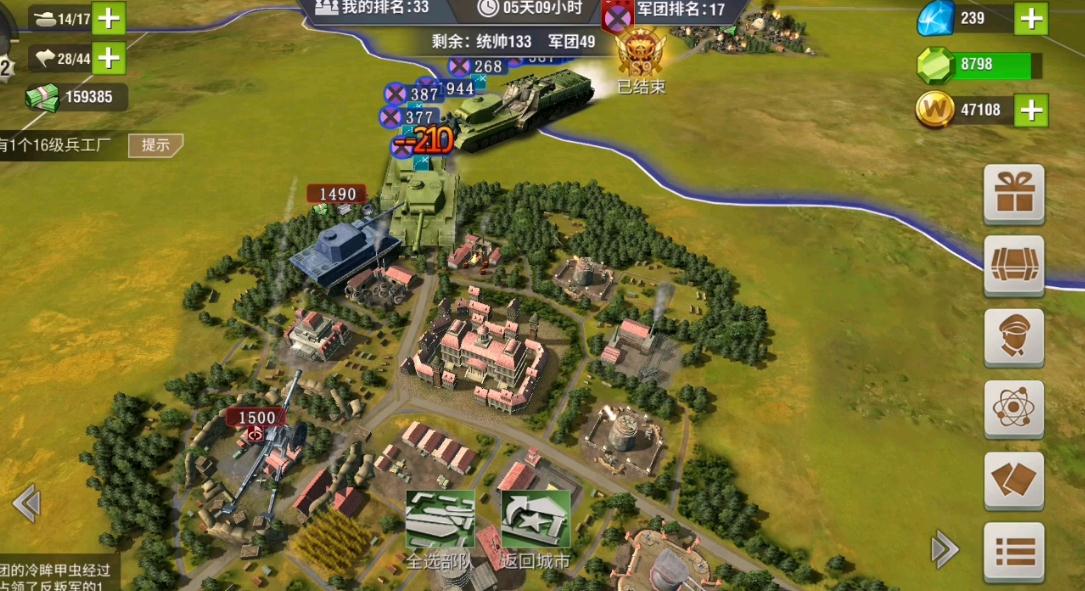The width and height of the screenshot is (1085, 591).
Task: Select all troops with 全选部队
Action: coord(439,529)
